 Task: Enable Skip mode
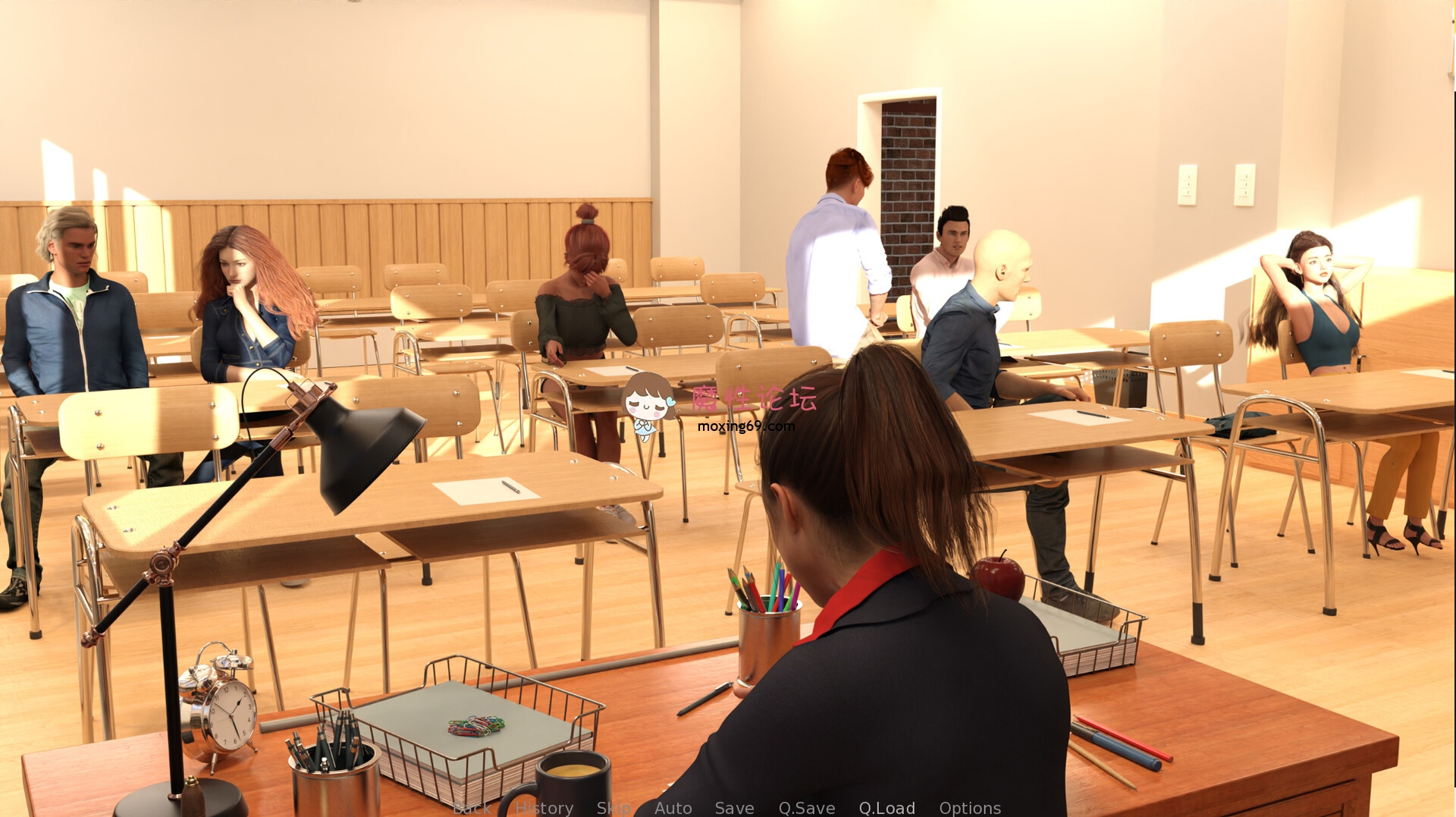[616, 808]
